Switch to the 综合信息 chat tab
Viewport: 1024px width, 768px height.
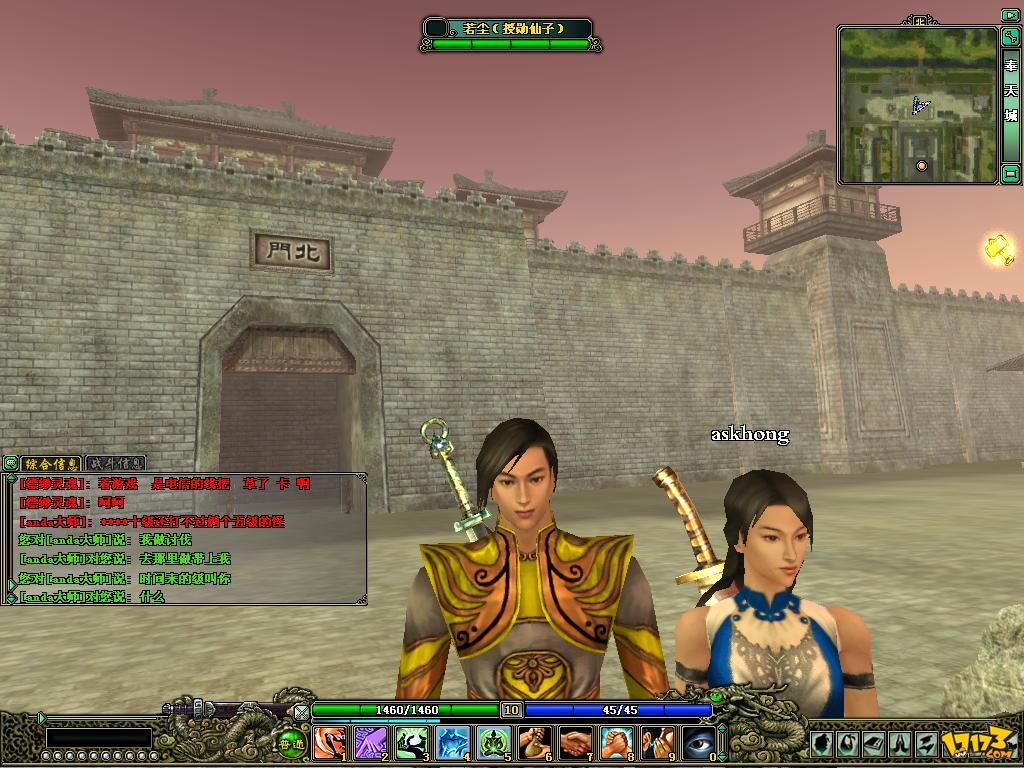(x=51, y=463)
